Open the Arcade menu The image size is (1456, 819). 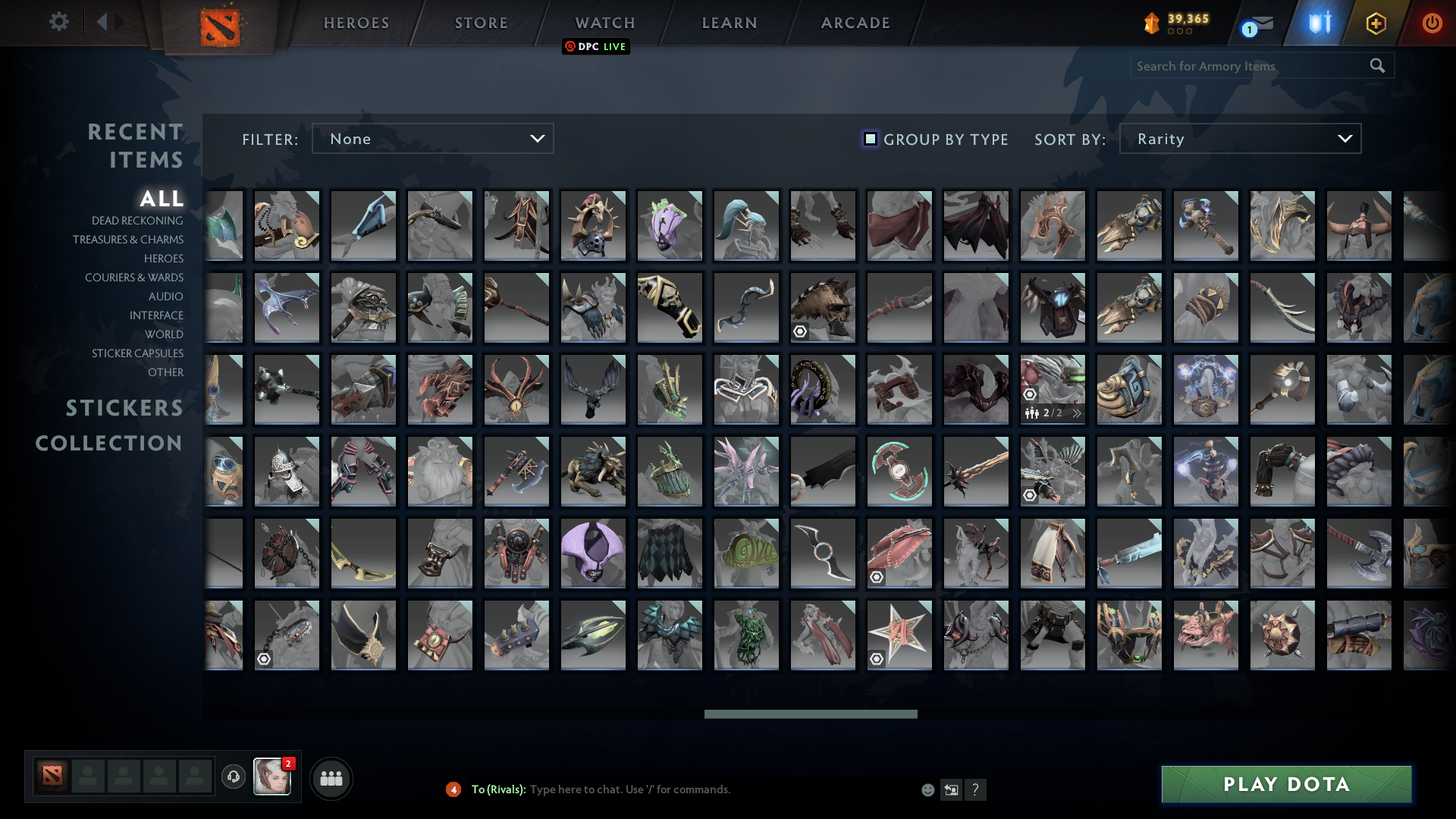[x=854, y=23]
